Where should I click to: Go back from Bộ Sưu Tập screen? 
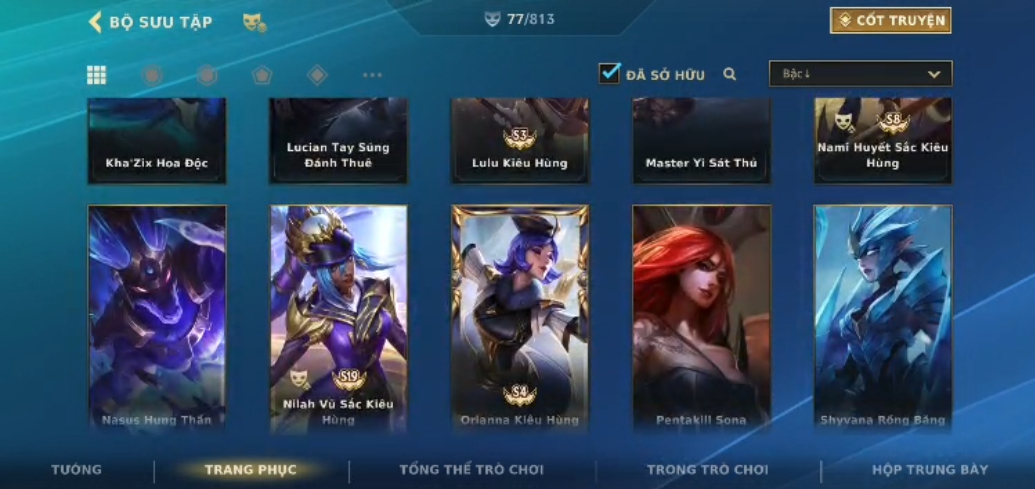pos(96,21)
